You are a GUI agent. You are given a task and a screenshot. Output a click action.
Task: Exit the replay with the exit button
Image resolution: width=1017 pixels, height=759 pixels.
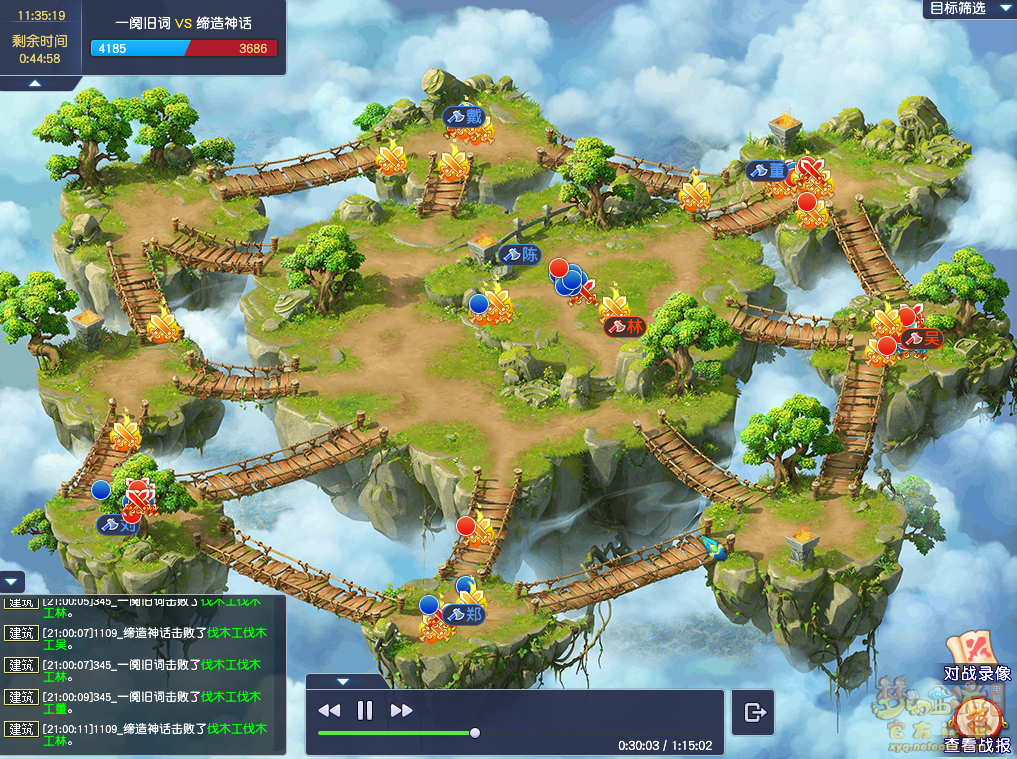coord(755,712)
